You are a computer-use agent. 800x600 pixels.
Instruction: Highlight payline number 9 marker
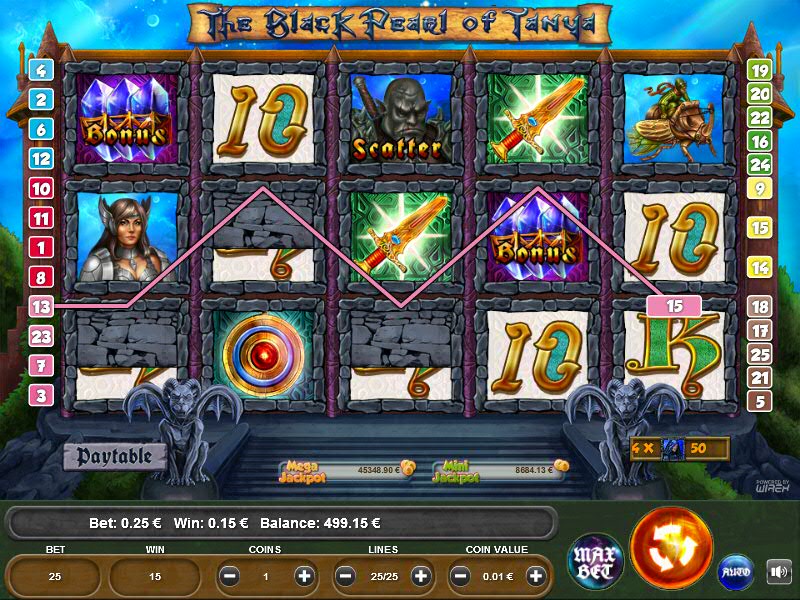pyautogui.click(x=759, y=187)
